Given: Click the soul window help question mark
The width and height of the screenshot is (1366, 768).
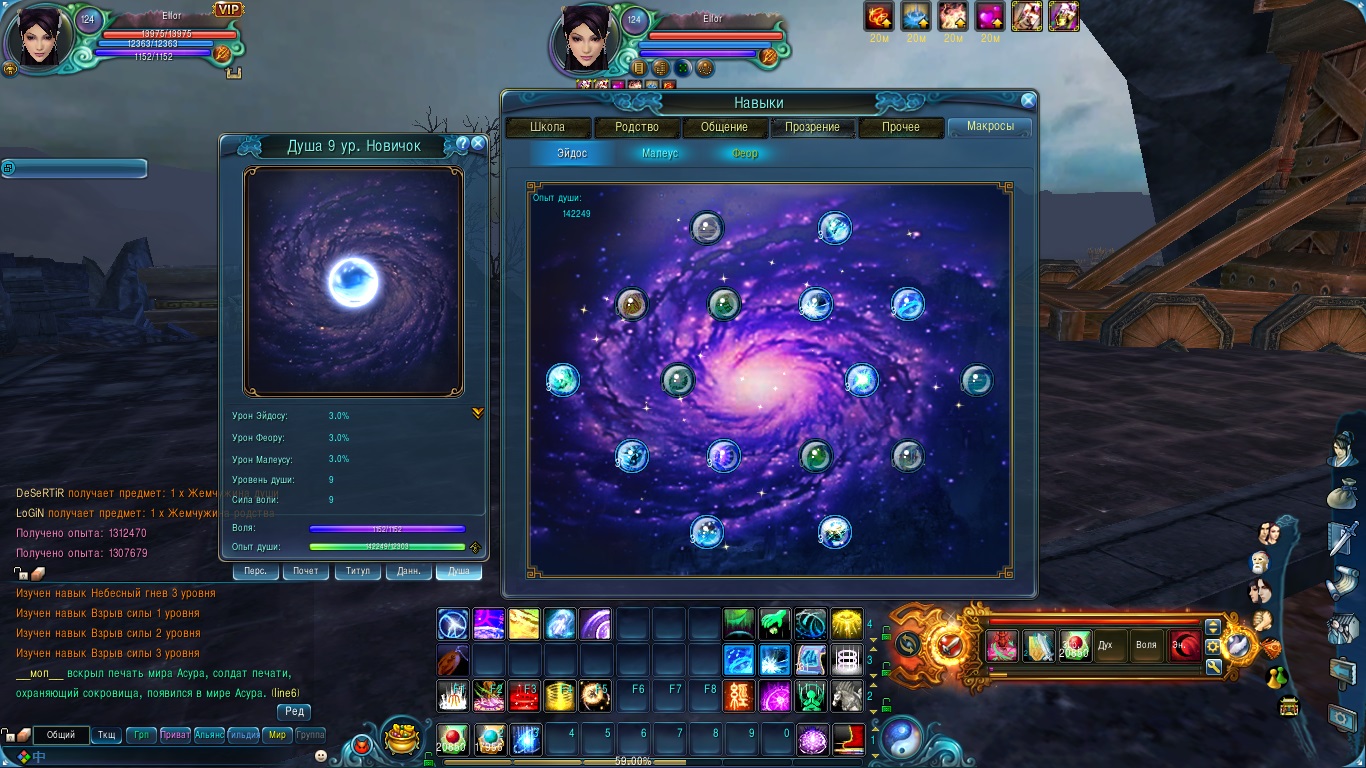Looking at the screenshot, I should coord(462,144).
